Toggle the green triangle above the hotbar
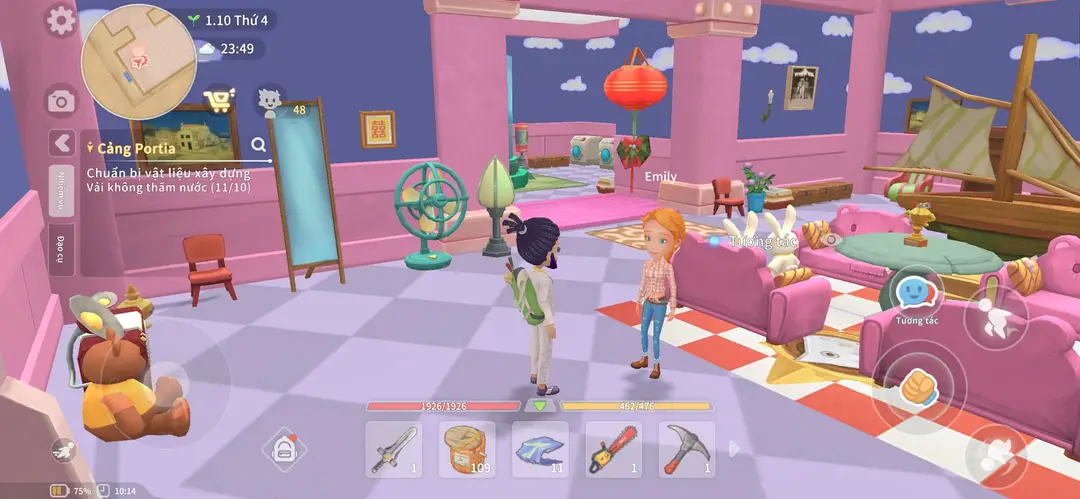1080x499 pixels. pos(540,406)
